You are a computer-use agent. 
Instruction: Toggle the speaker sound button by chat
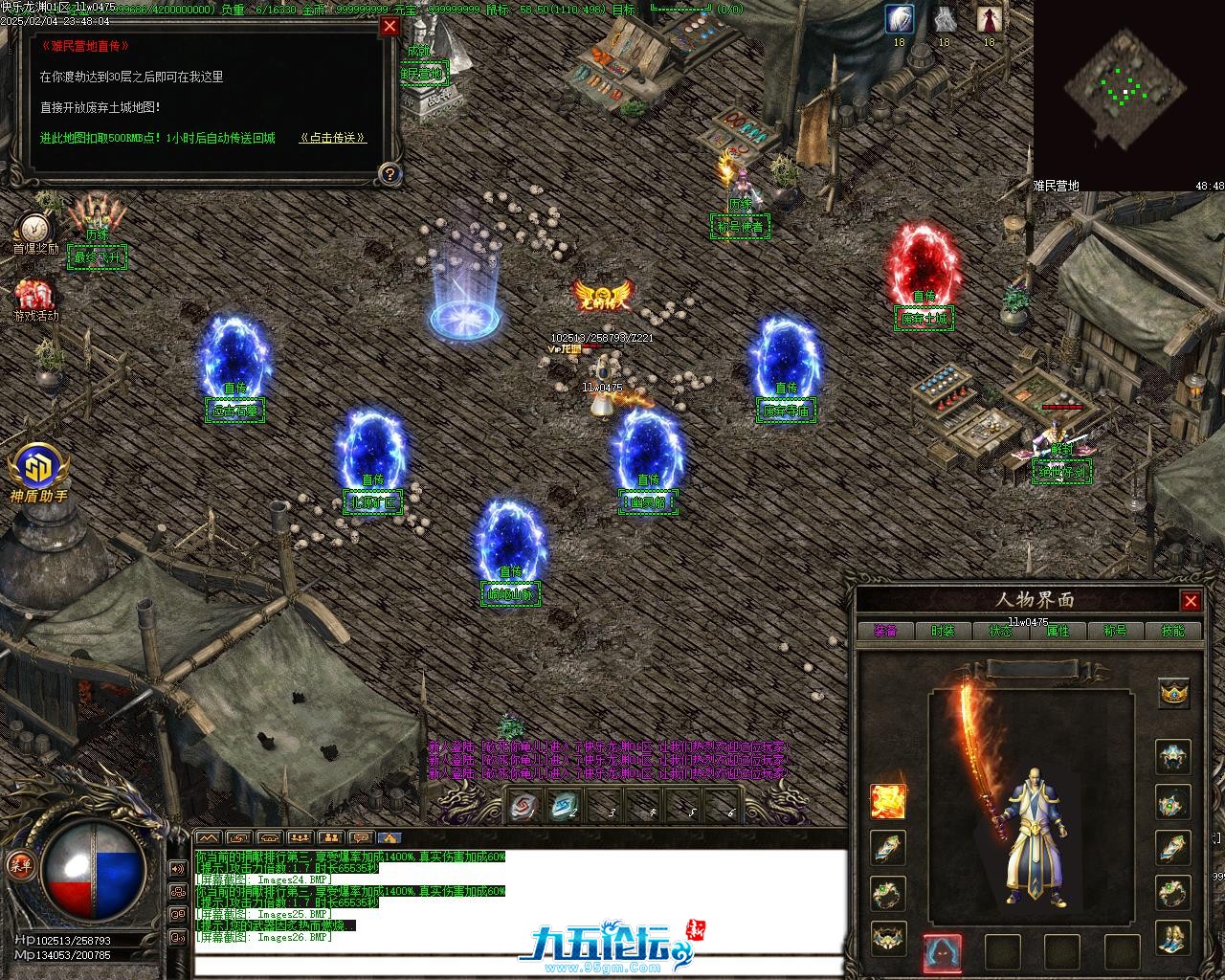177,868
